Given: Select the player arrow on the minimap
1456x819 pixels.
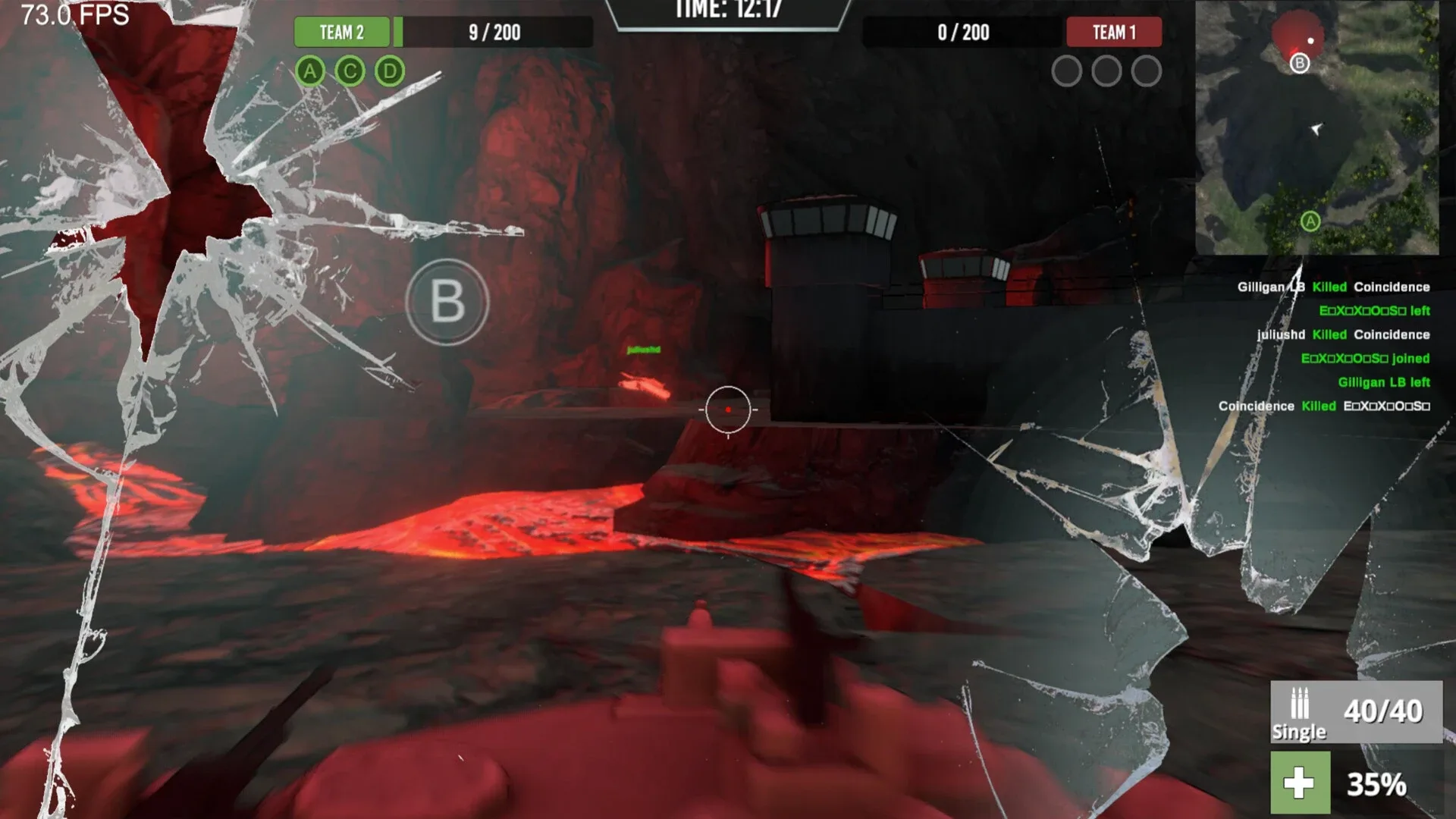Looking at the screenshot, I should point(1316,130).
